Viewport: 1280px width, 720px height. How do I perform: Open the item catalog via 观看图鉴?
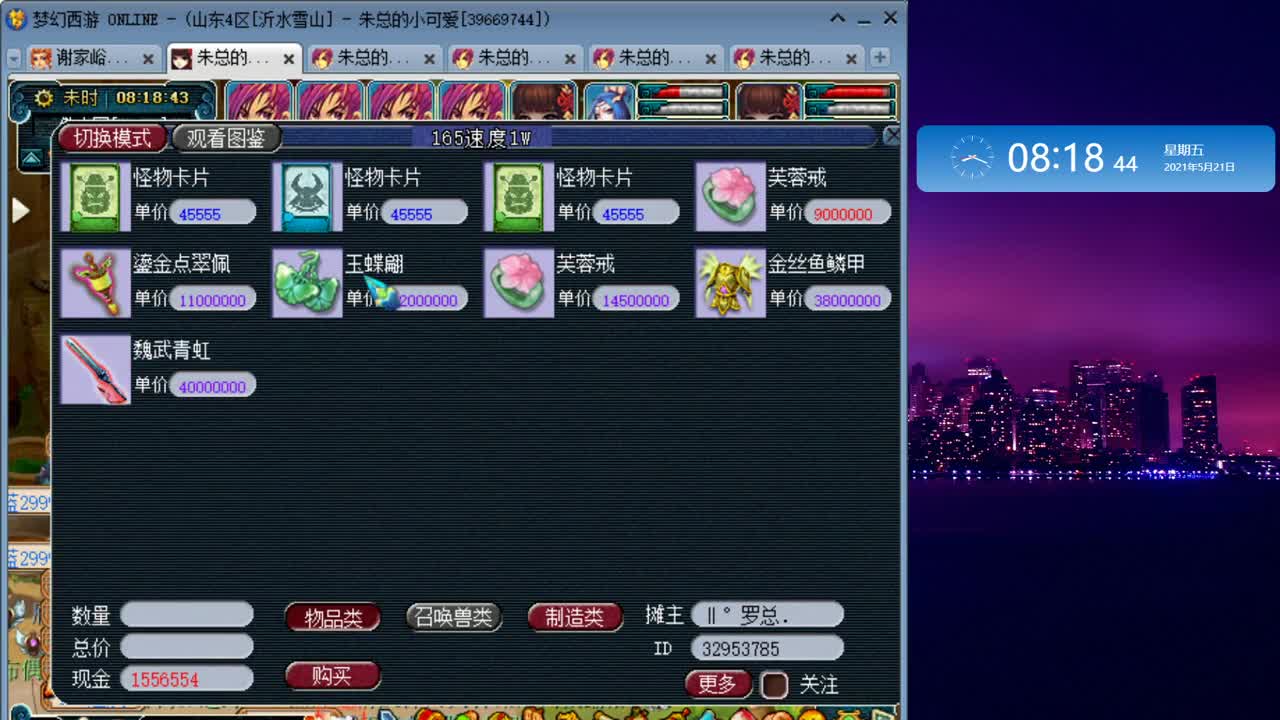[x=226, y=138]
